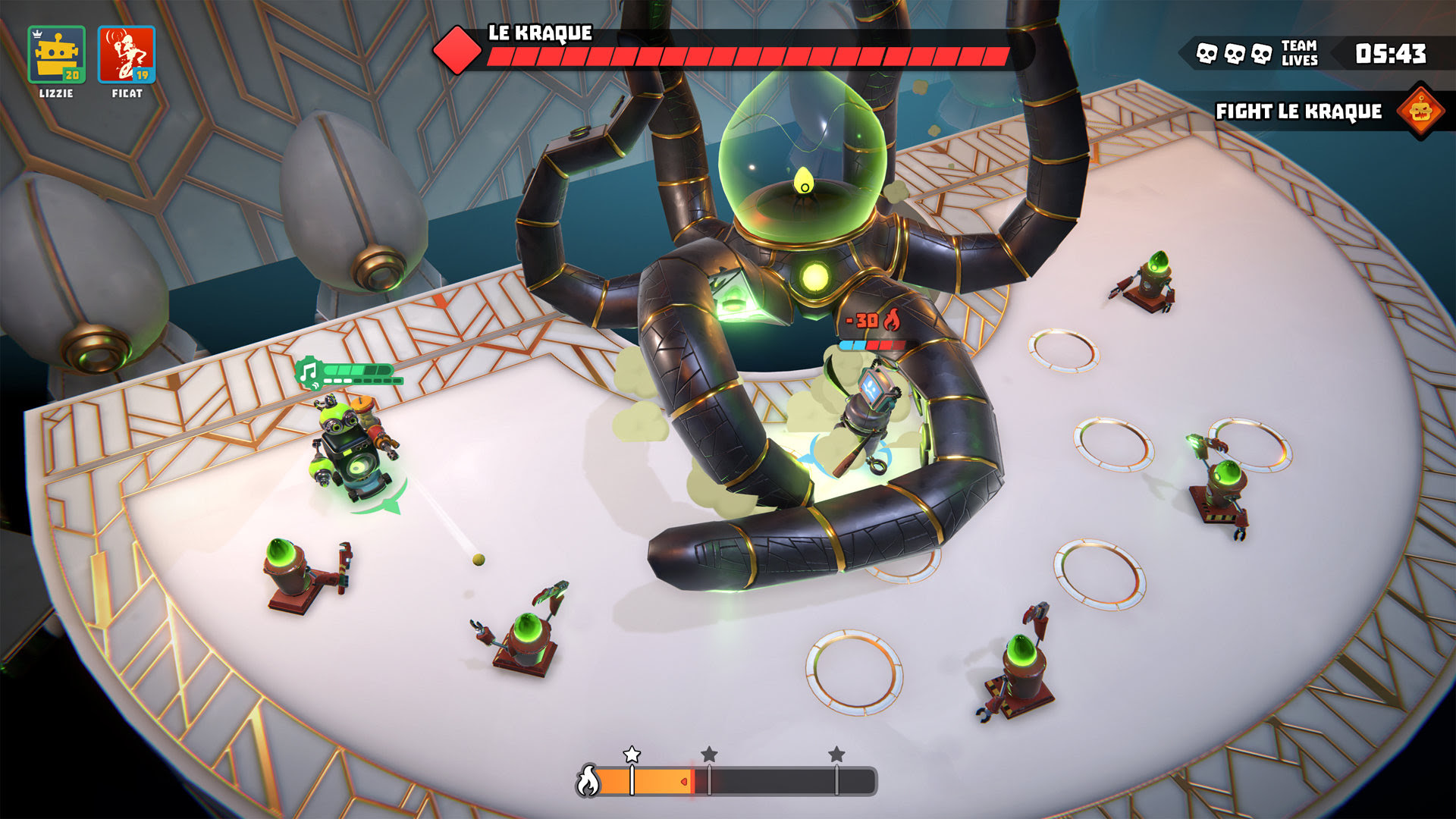Select Lizzie's player portrait
Screen dimensions: 1456x819
pyautogui.click(x=56, y=55)
